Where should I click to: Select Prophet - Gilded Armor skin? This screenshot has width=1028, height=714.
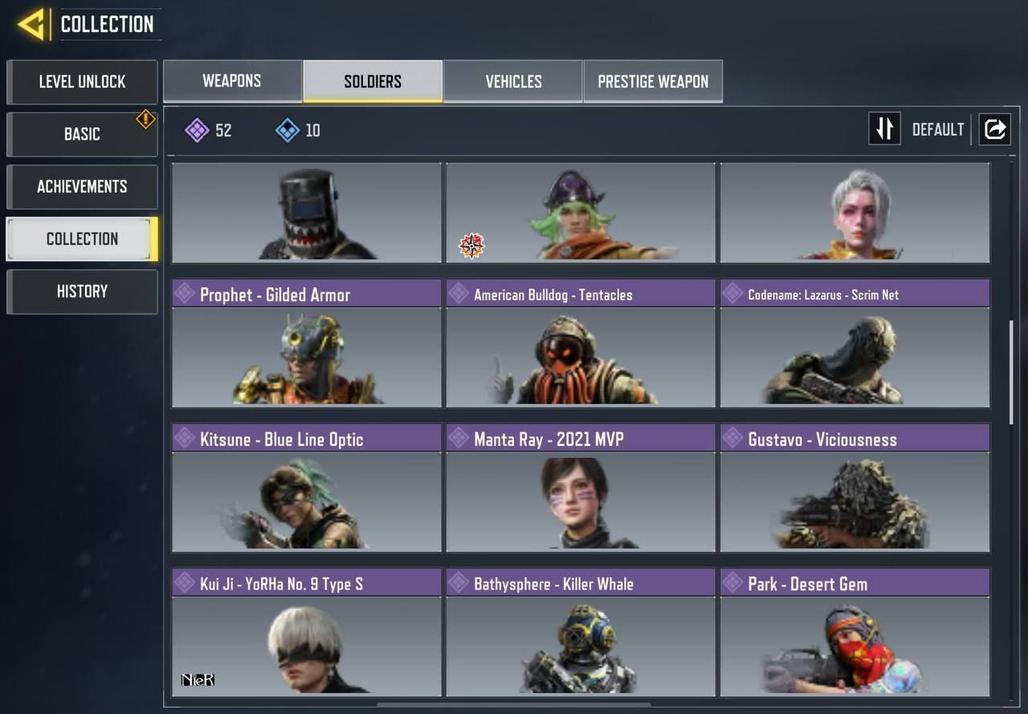(x=306, y=344)
